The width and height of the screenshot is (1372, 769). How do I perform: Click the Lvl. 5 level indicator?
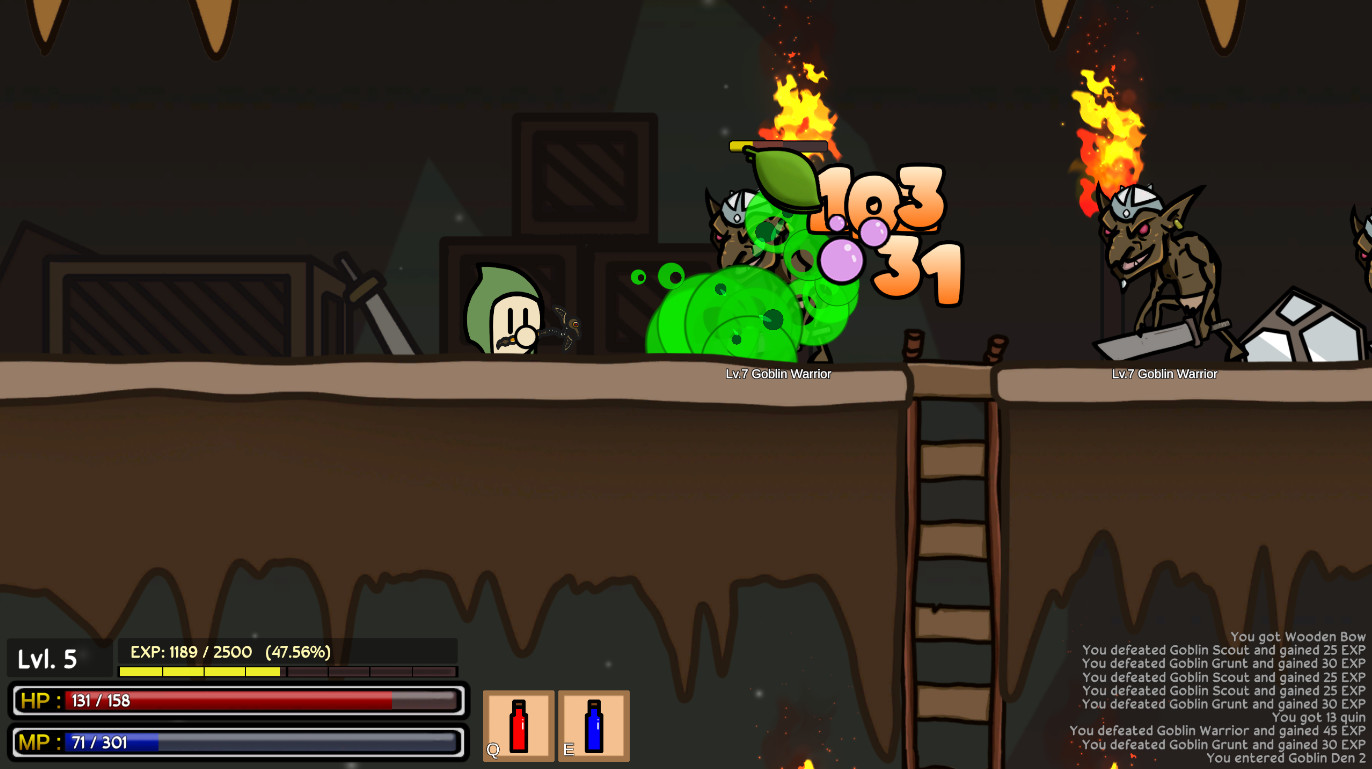48,659
